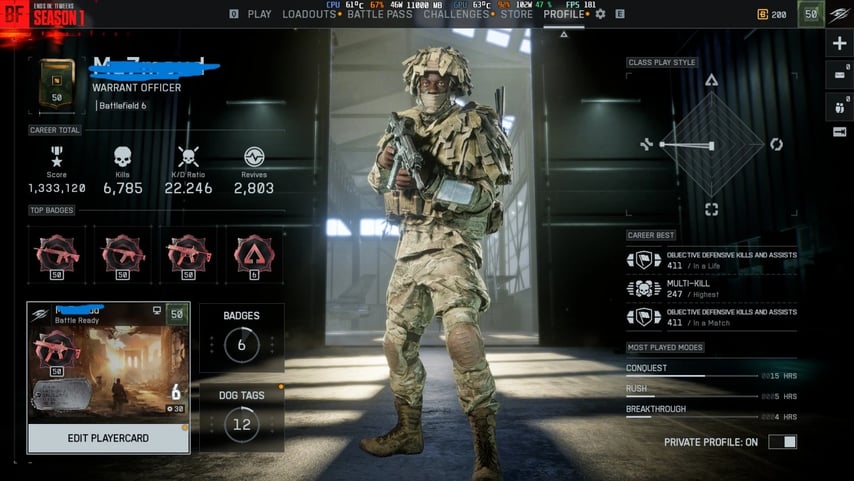Click the Battlefield coins balance of 200
854x481 pixels.
(771, 14)
